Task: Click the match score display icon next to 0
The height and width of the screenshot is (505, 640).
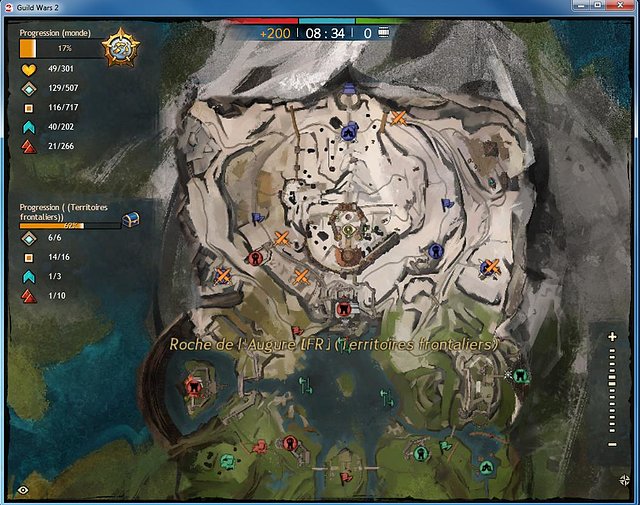Action: point(383,33)
